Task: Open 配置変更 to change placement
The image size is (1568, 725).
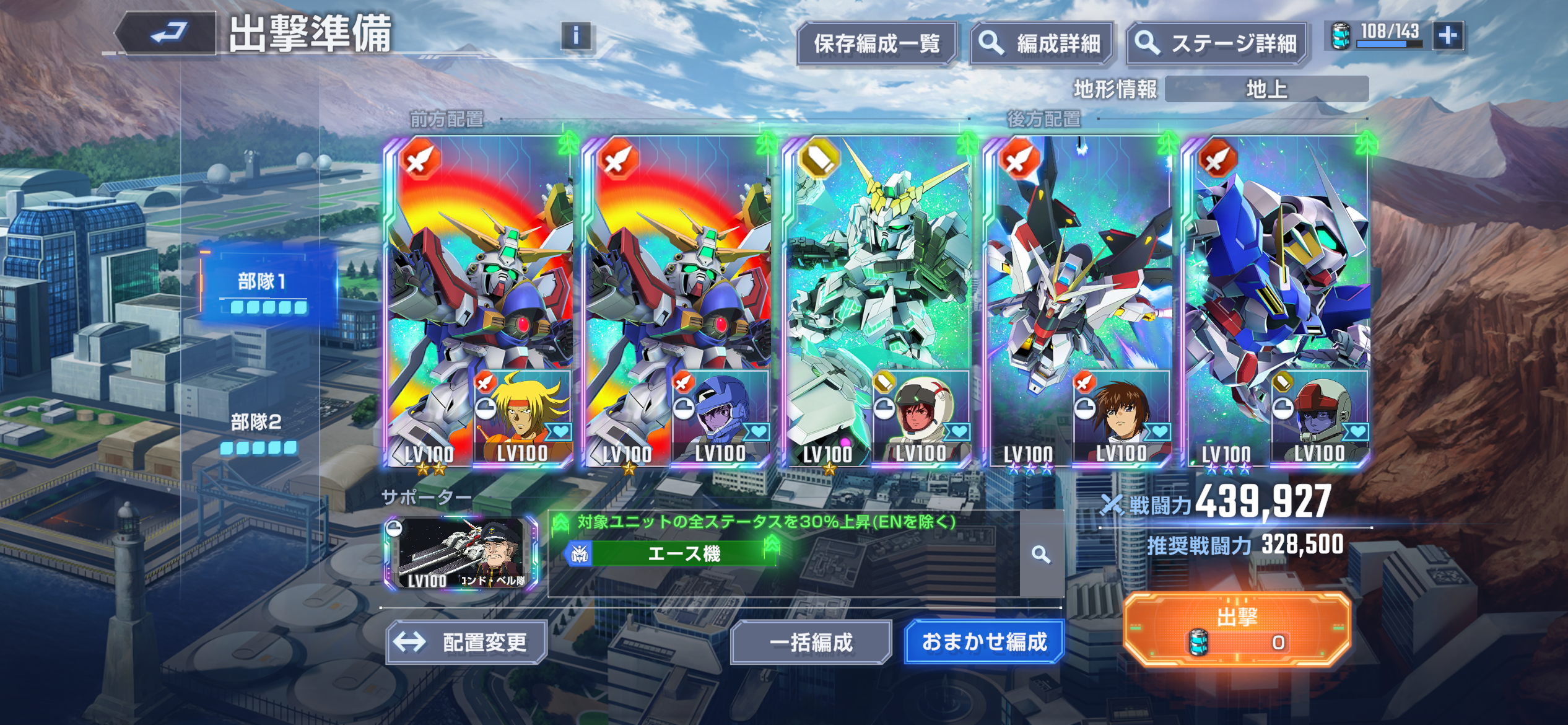Action: tap(466, 642)
